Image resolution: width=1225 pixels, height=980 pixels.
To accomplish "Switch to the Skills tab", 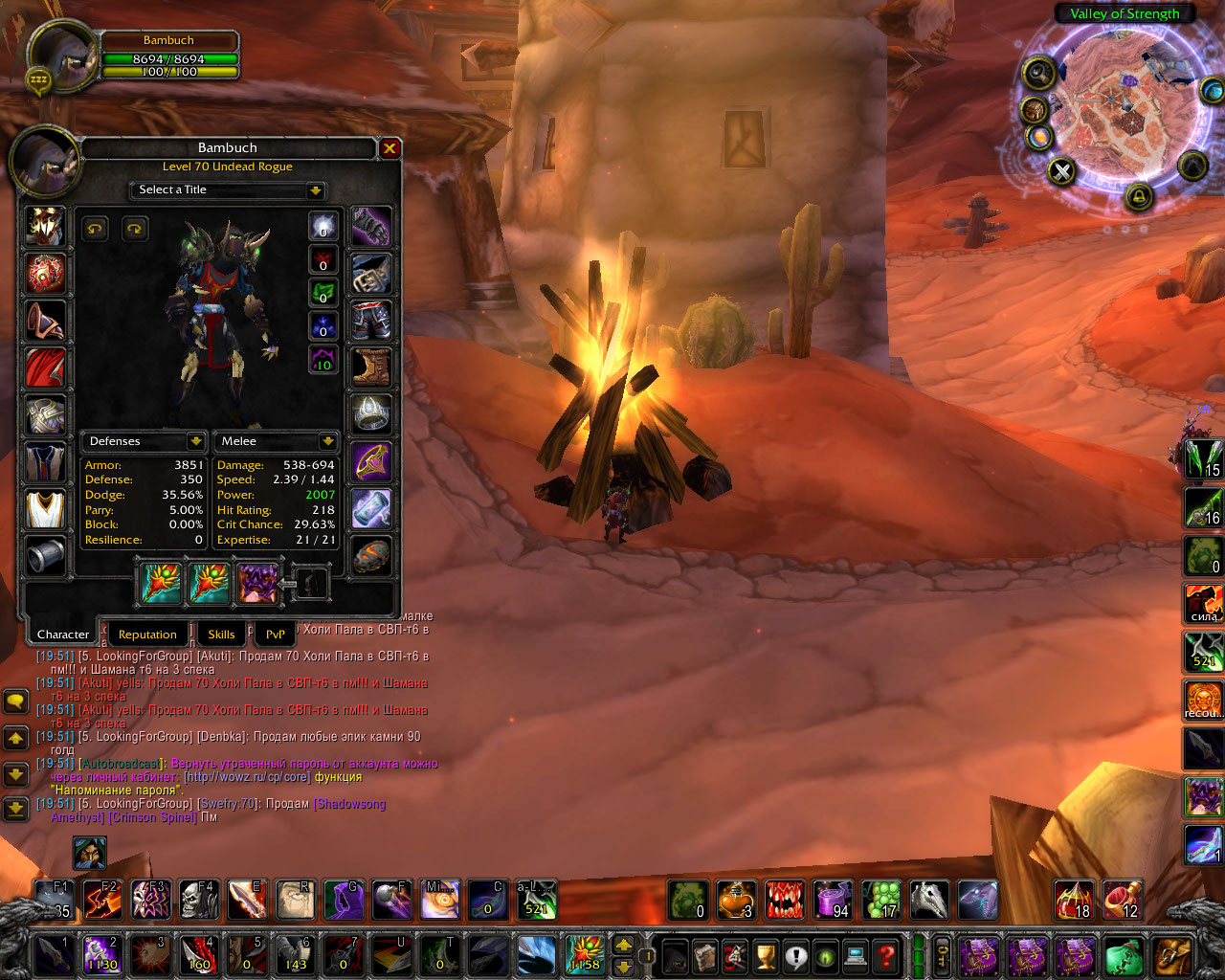I will (x=221, y=635).
